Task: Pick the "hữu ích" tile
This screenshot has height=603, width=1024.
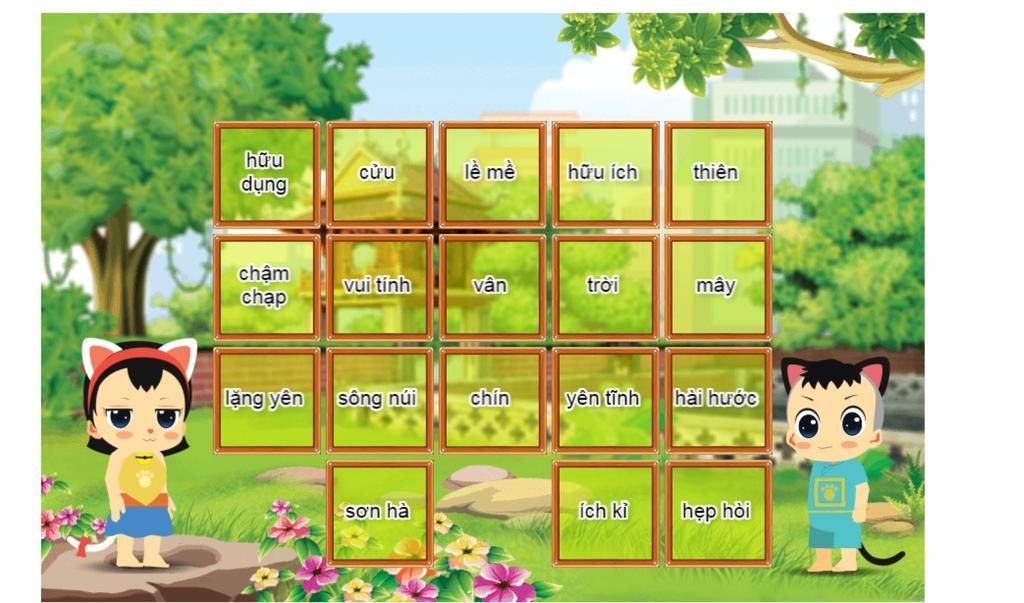Action: point(605,174)
